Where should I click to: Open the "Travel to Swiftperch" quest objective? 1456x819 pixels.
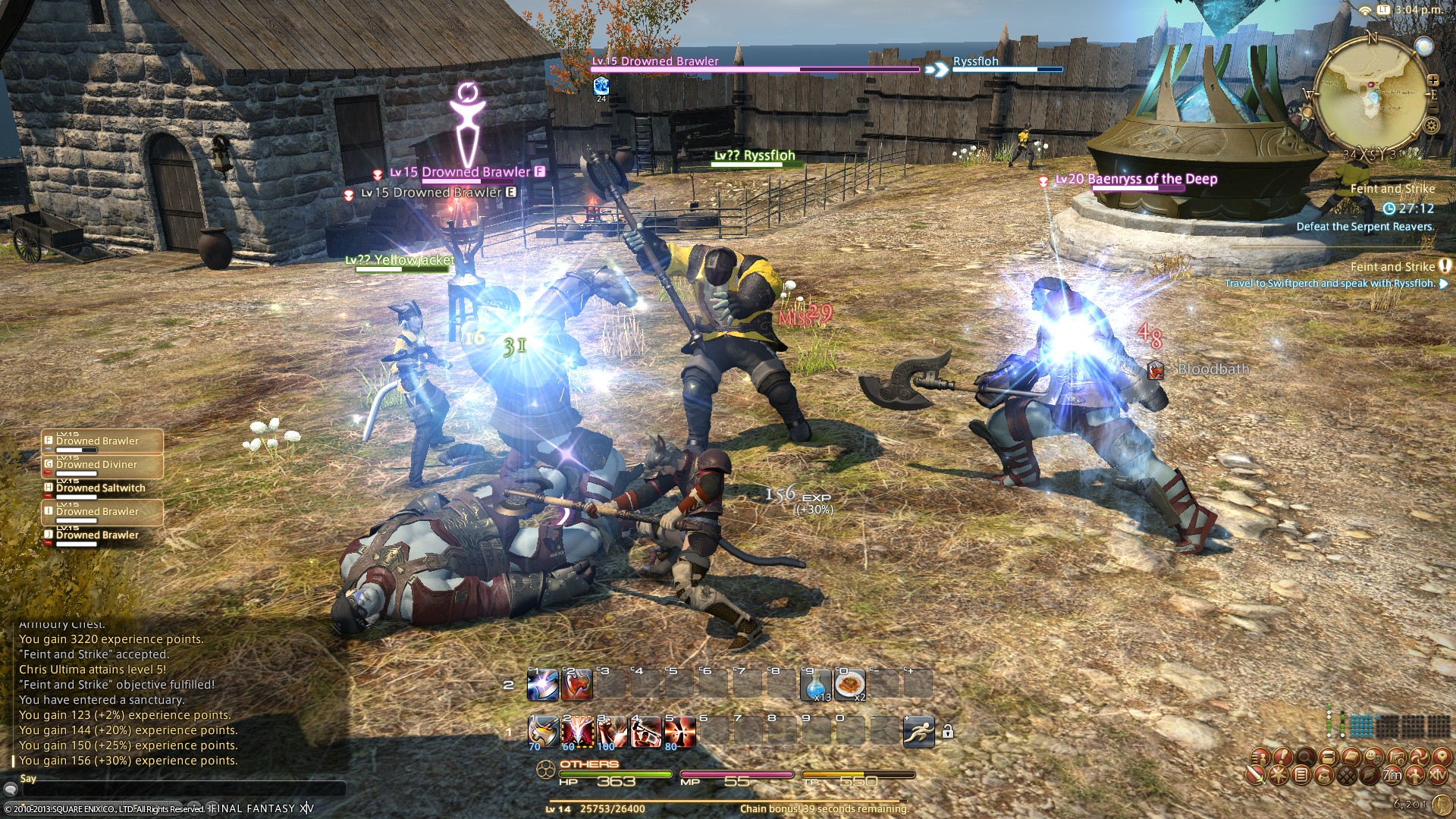[1329, 284]
